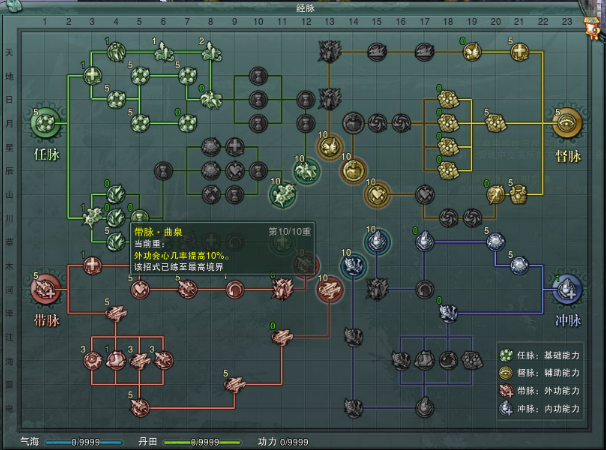Click the red plus-sign node above 带脉
Image resolution: width=606 pixels, height=450 pixels.
[91, 266]
